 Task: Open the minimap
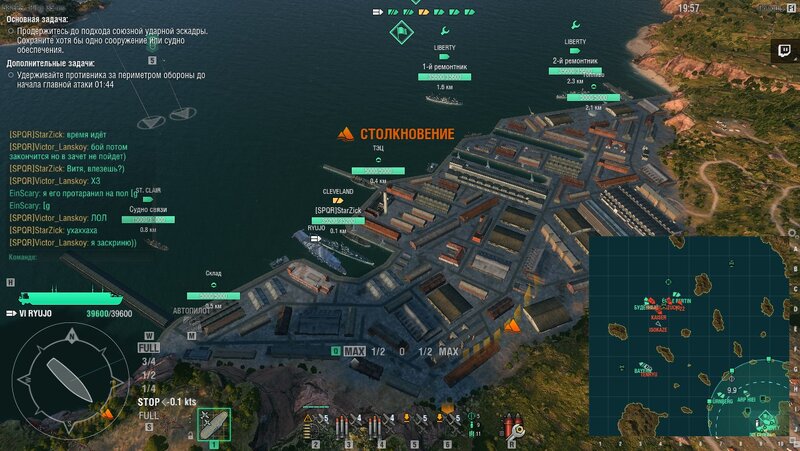point(692,336)
